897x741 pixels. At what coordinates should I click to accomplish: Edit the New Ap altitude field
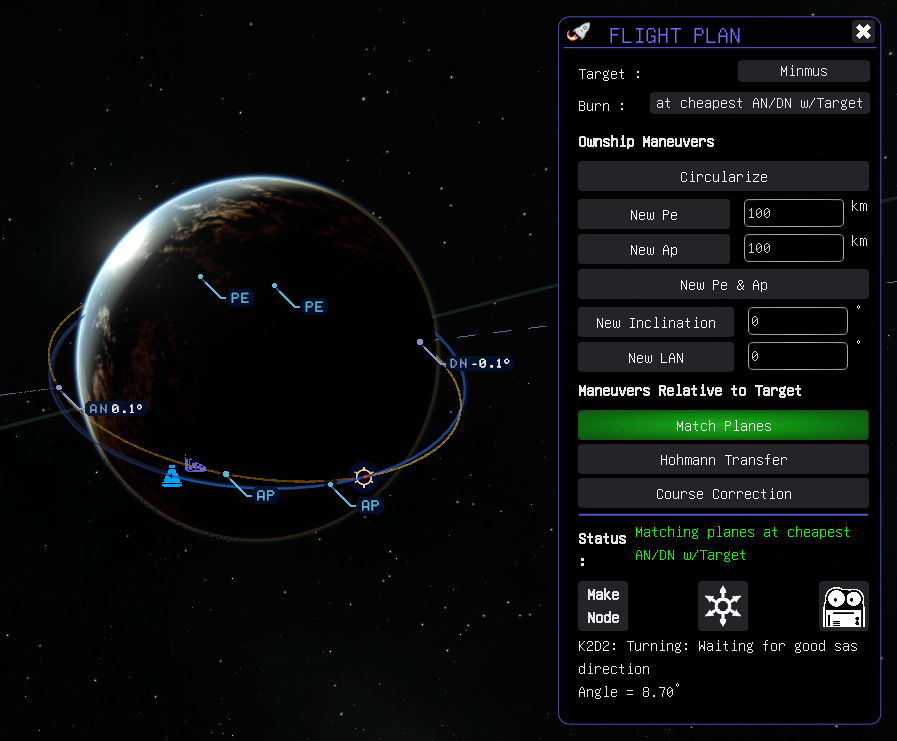click(x=794, y=247)
